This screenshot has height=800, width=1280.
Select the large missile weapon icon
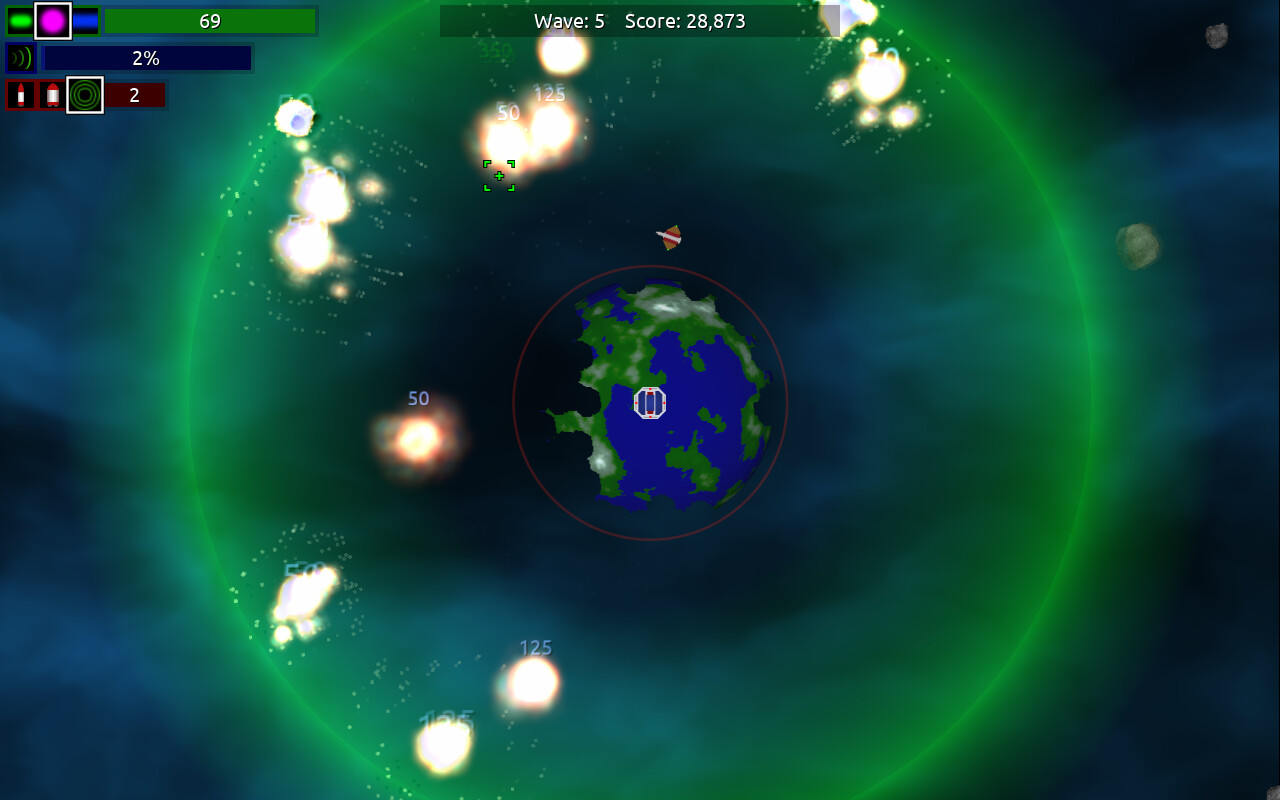[52, 95]
